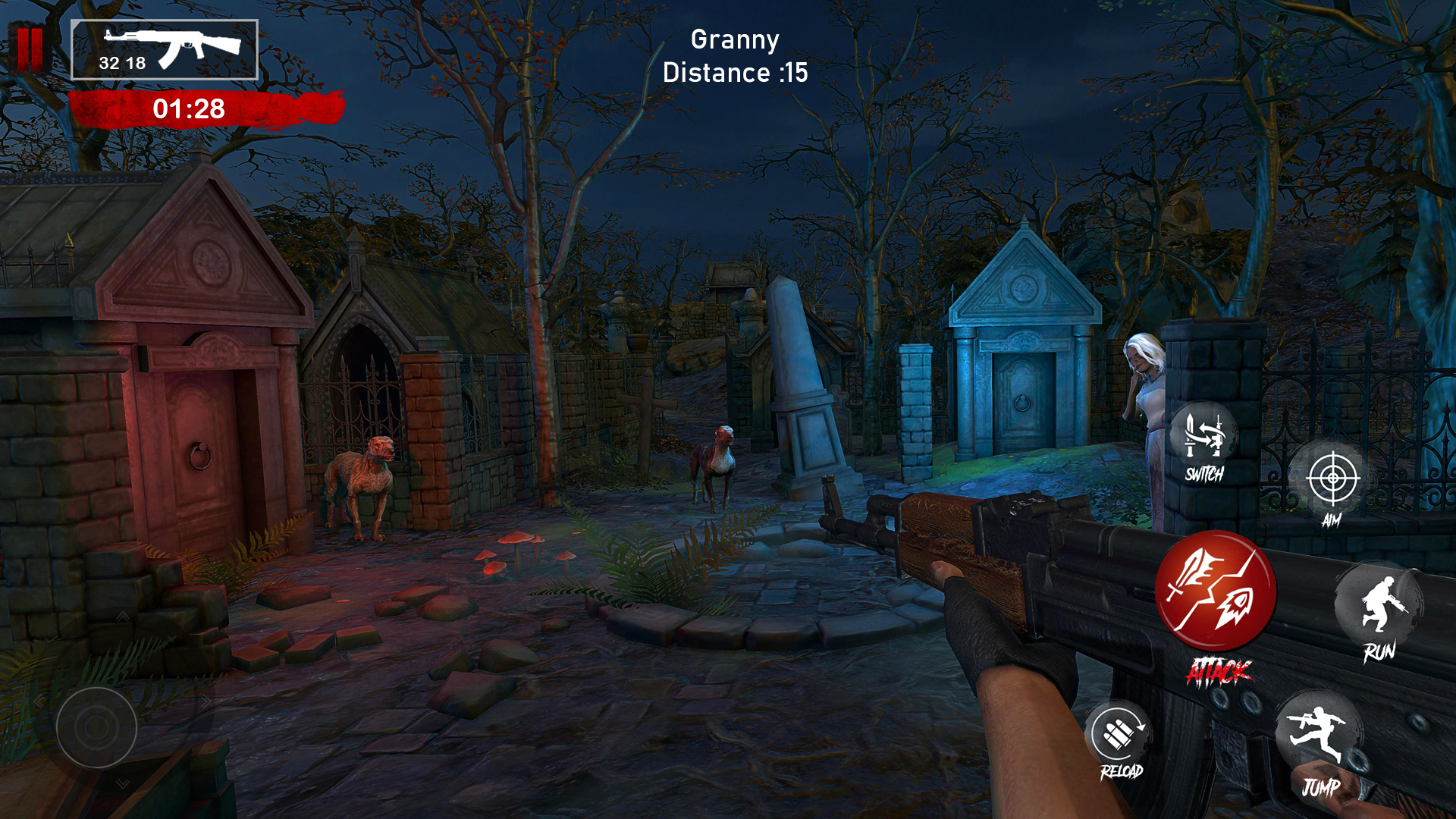Screen dimensions: 1456x819
Task: Tap the AK-47 weapon panel
Action: click(165, 50)
